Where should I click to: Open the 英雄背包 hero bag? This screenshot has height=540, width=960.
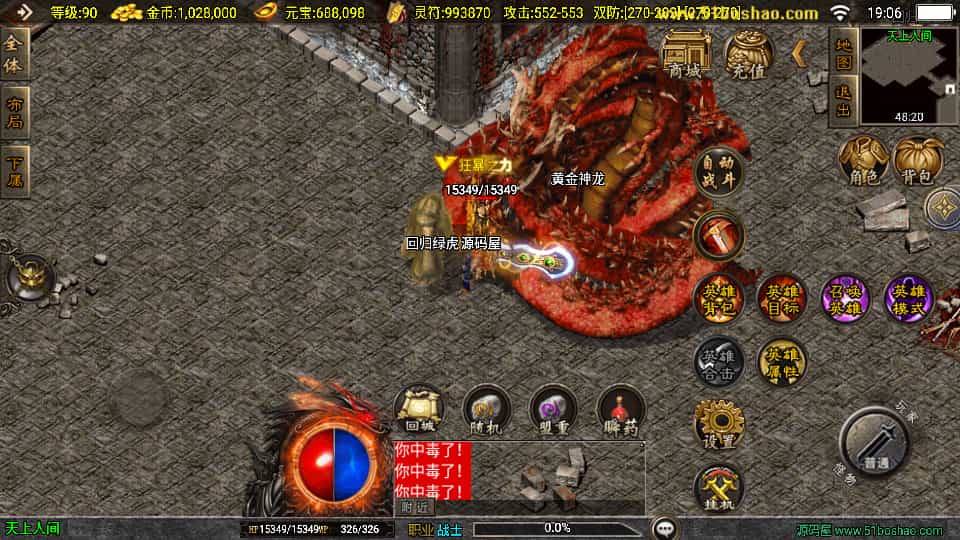click(718, 298)
